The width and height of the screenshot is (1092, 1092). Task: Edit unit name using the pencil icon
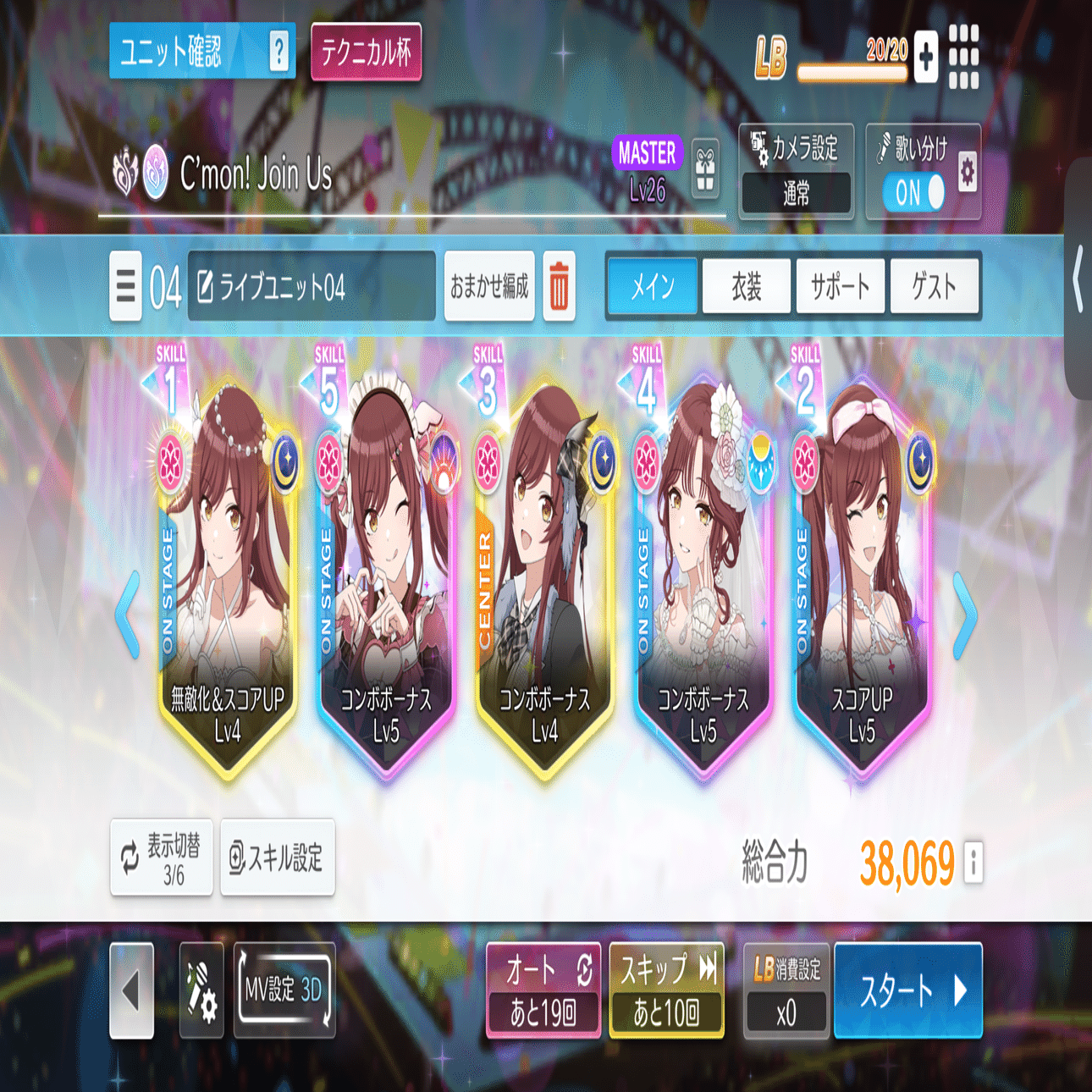[x=206, y=286]
